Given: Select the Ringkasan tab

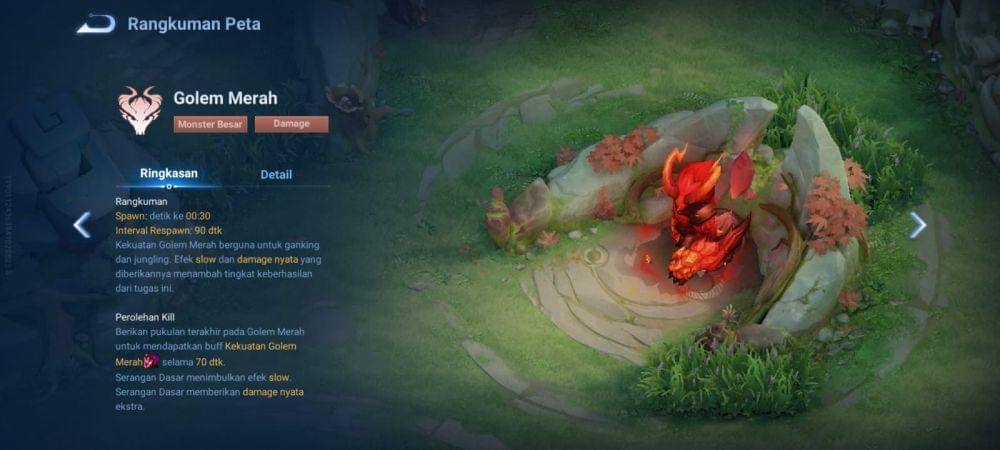Looking at the screenshot, I should 169,173.
